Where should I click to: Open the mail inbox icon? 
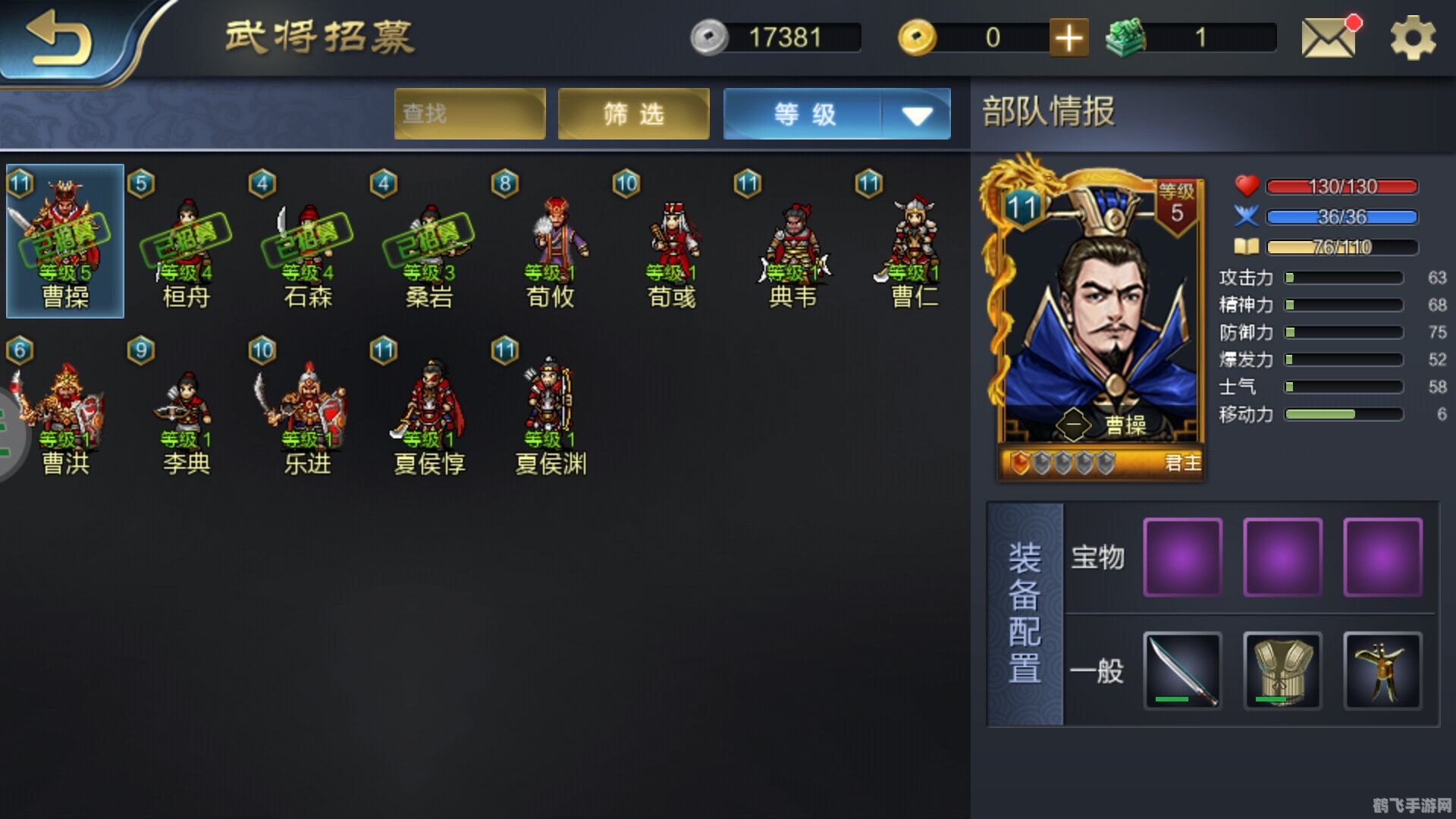click(x=1329, y=38)
